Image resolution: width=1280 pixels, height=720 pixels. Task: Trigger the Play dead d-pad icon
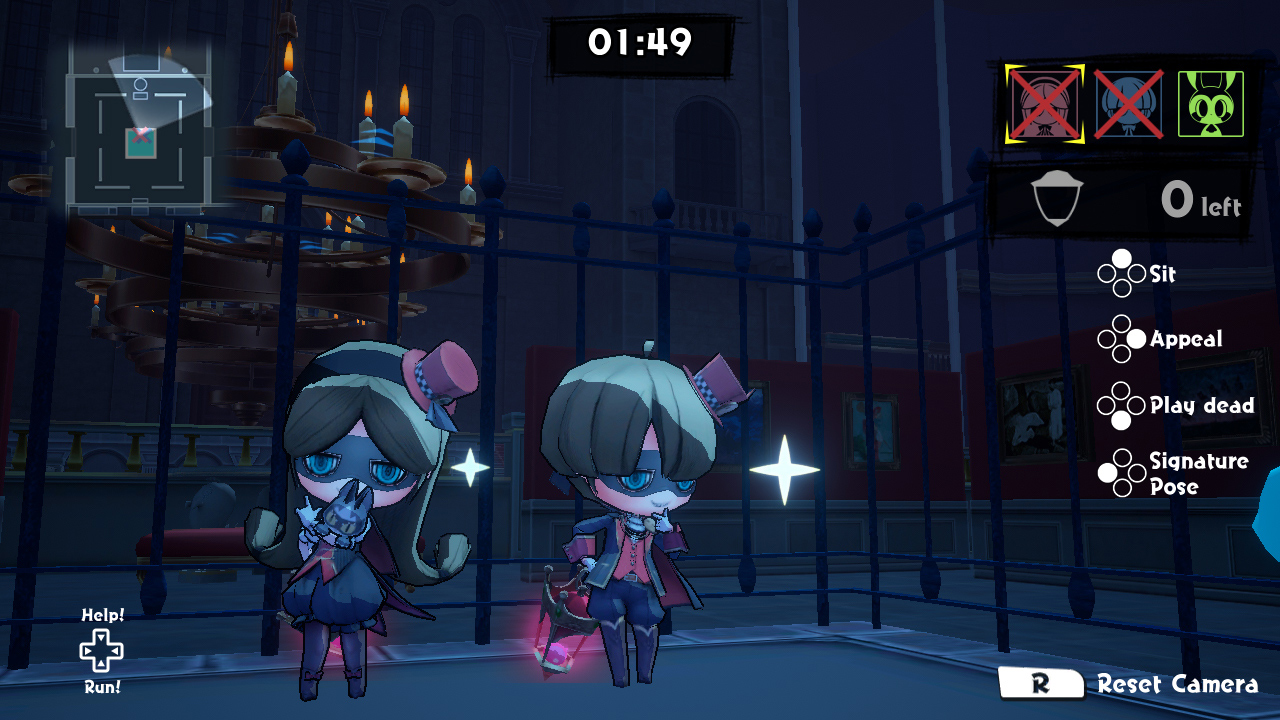point(1122,406)
